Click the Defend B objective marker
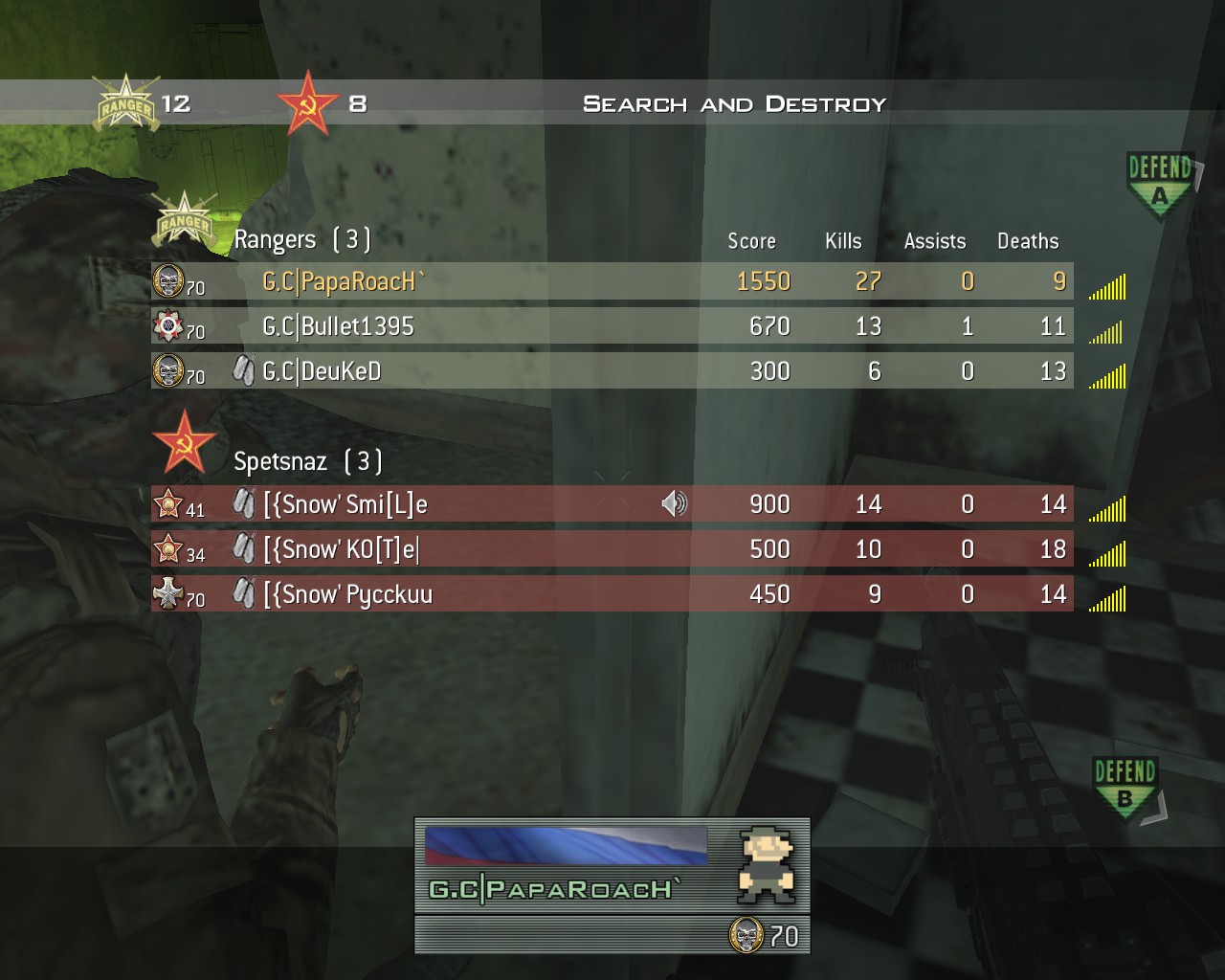1225x980 pixels. (x=1125, y=787)
